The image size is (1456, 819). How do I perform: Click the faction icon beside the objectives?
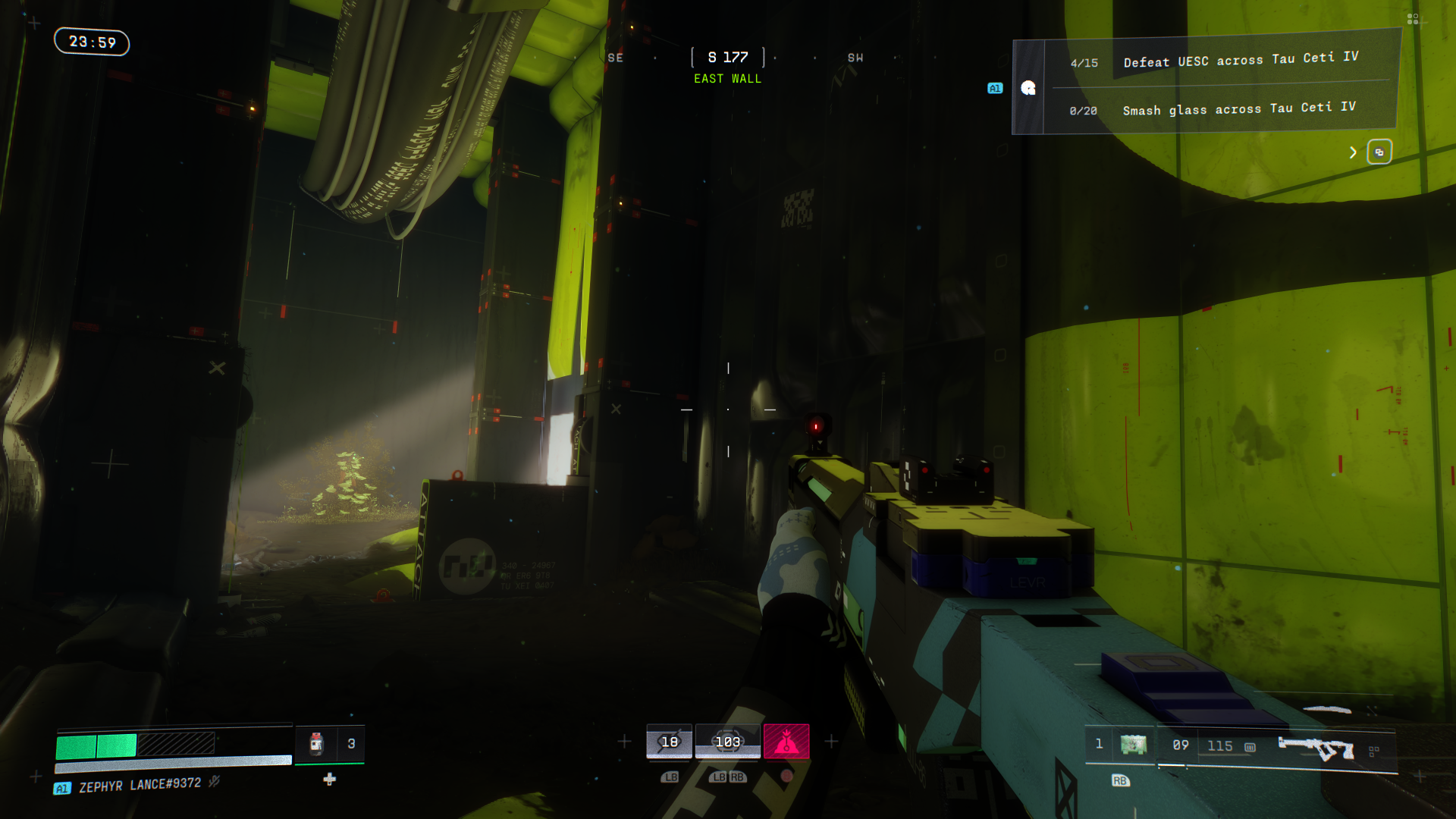pos(1028,88)
